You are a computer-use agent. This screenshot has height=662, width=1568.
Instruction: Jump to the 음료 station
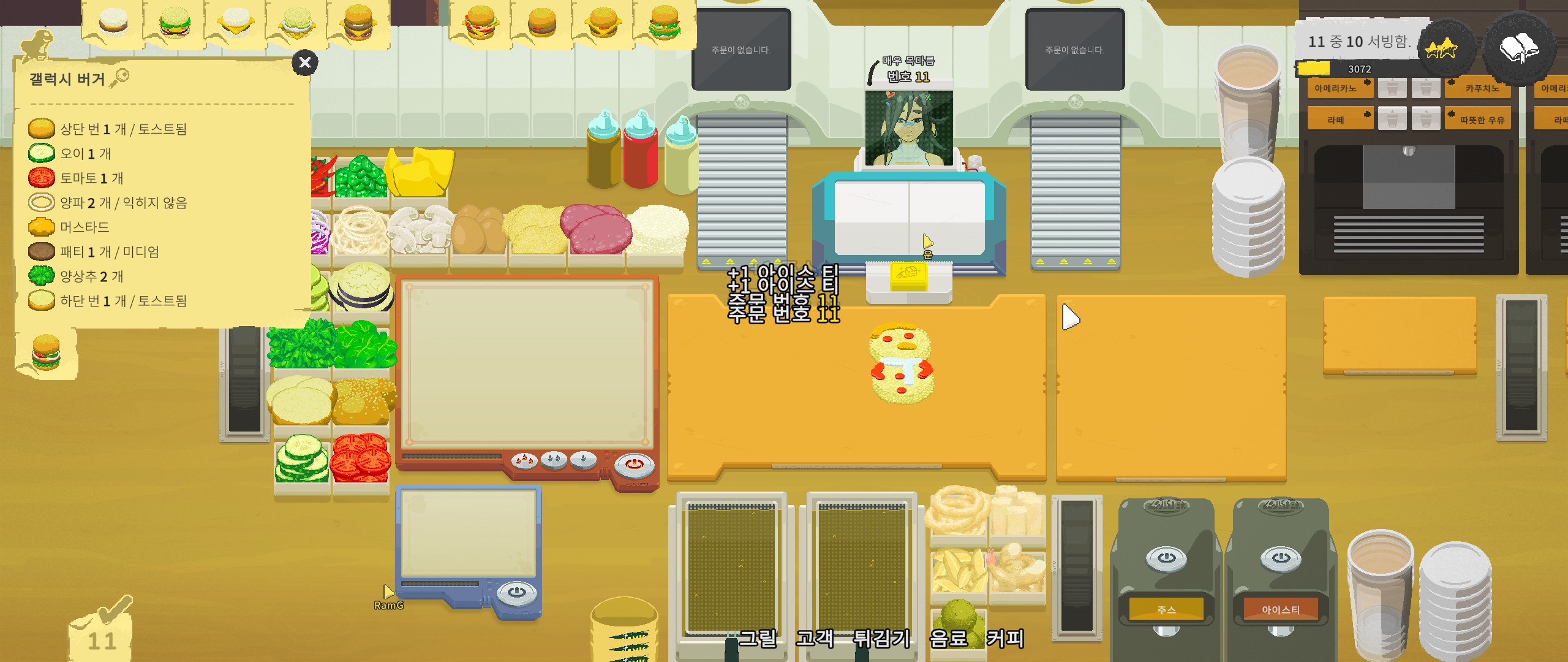[x=948, y=639]
